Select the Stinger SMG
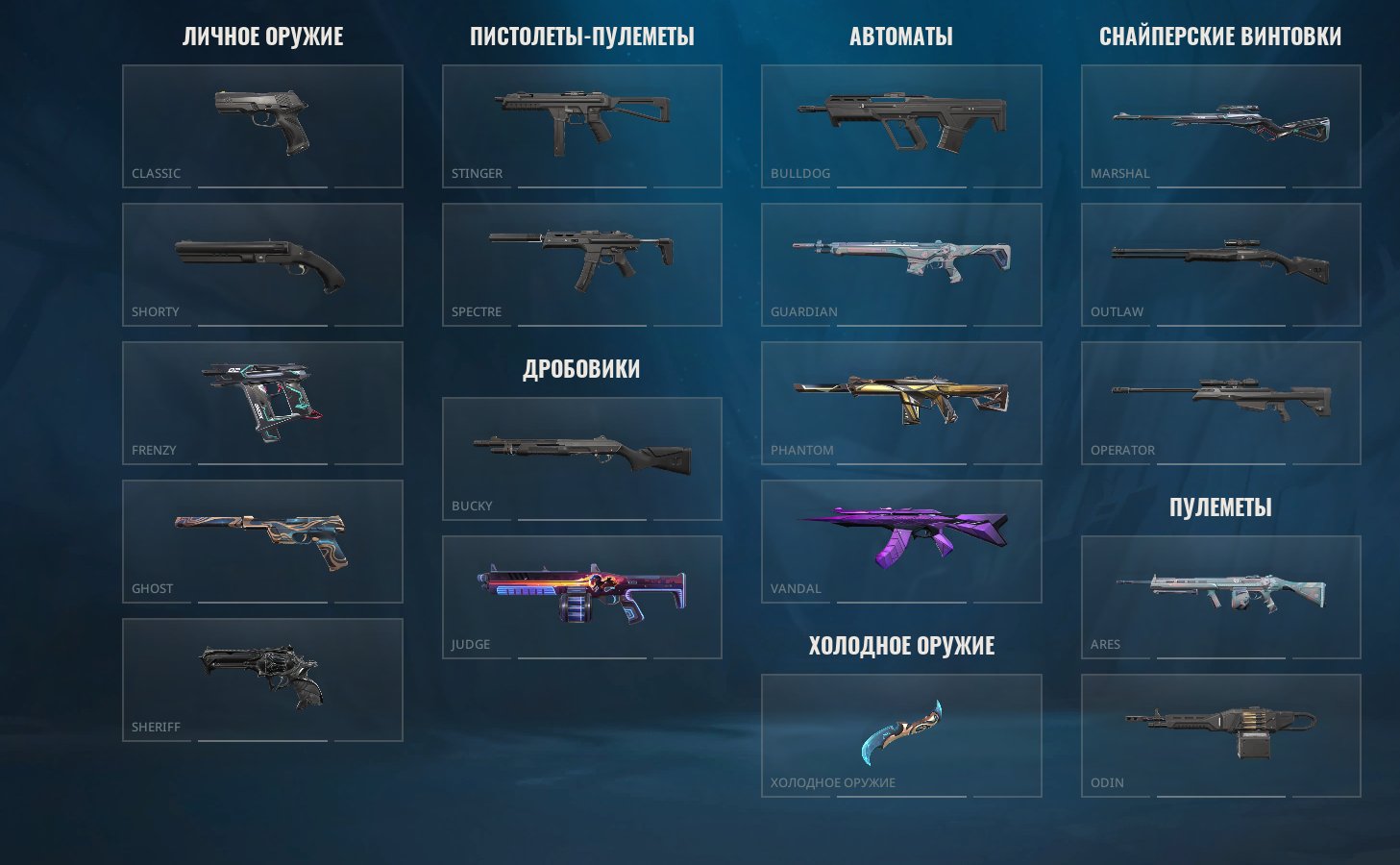This screenshot has width=1400, height=865. (x=581, y=125)
